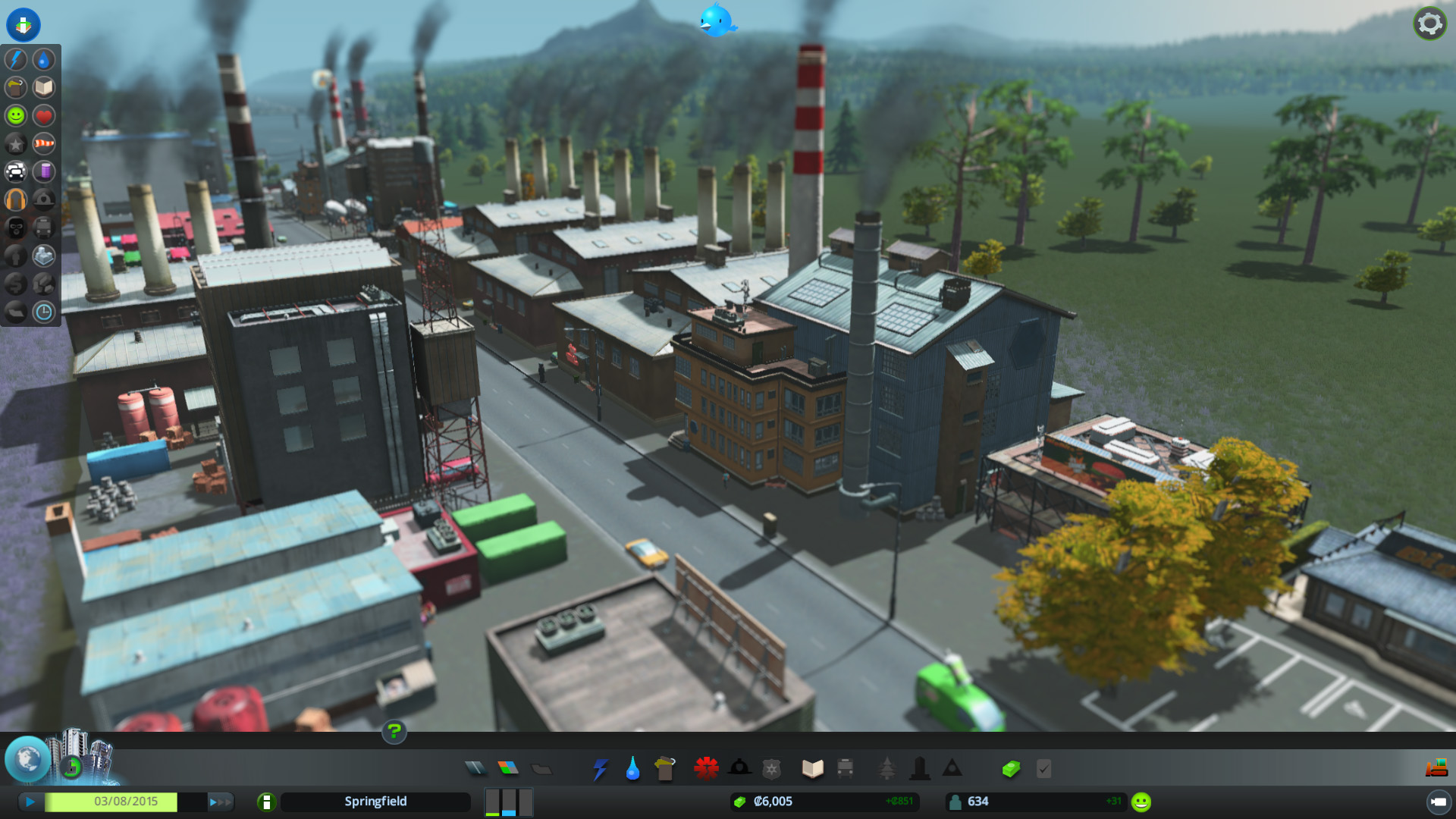The width and height of the screenshot is (1456, 819).
Task: Open Water and Sewage build menu
Action: (632, 769)
